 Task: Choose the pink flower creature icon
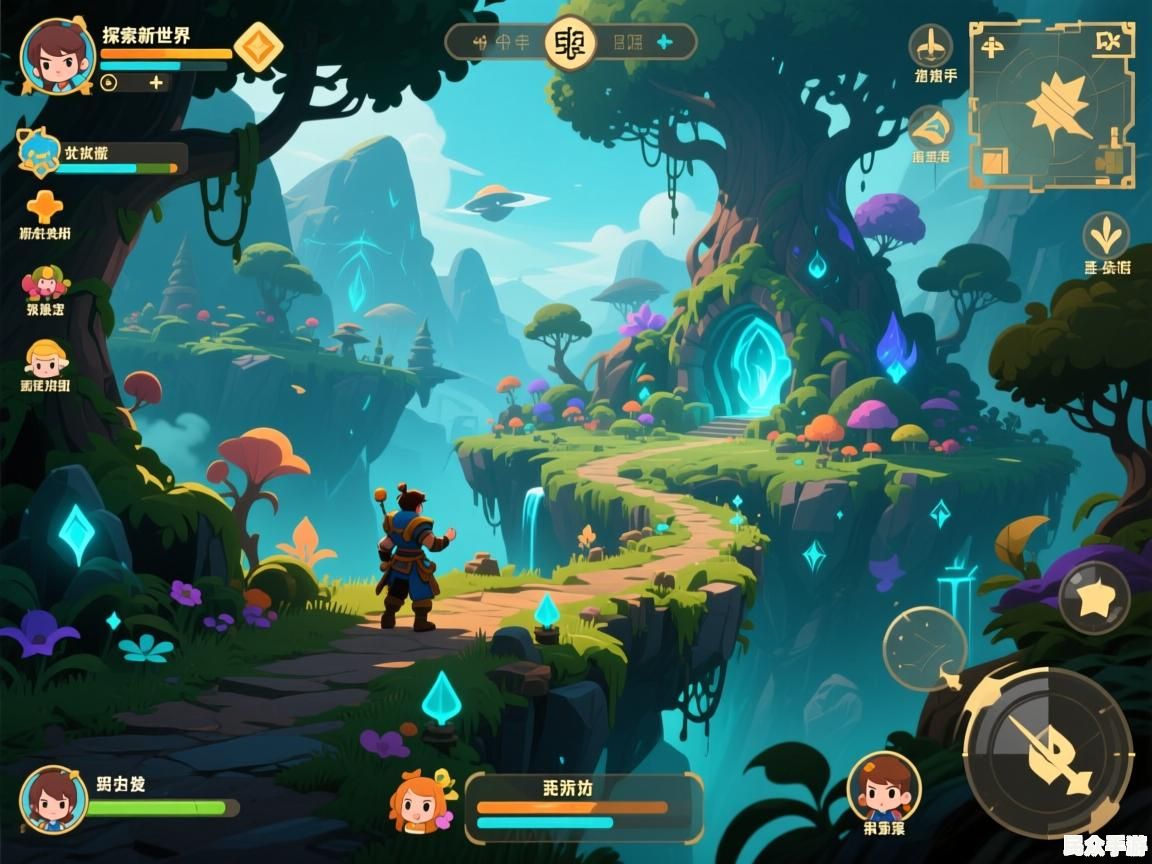[45, 283]
